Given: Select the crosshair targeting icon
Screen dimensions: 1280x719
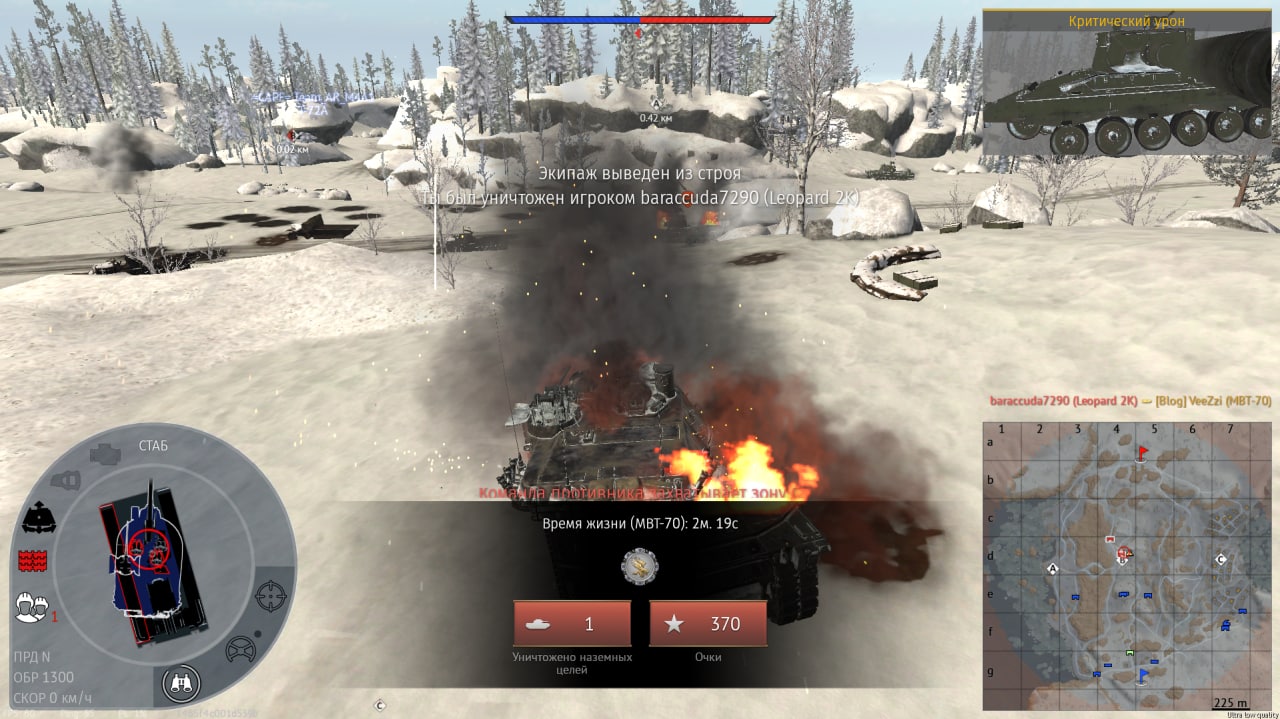Looking at the screenshot, I should point(271,596).
